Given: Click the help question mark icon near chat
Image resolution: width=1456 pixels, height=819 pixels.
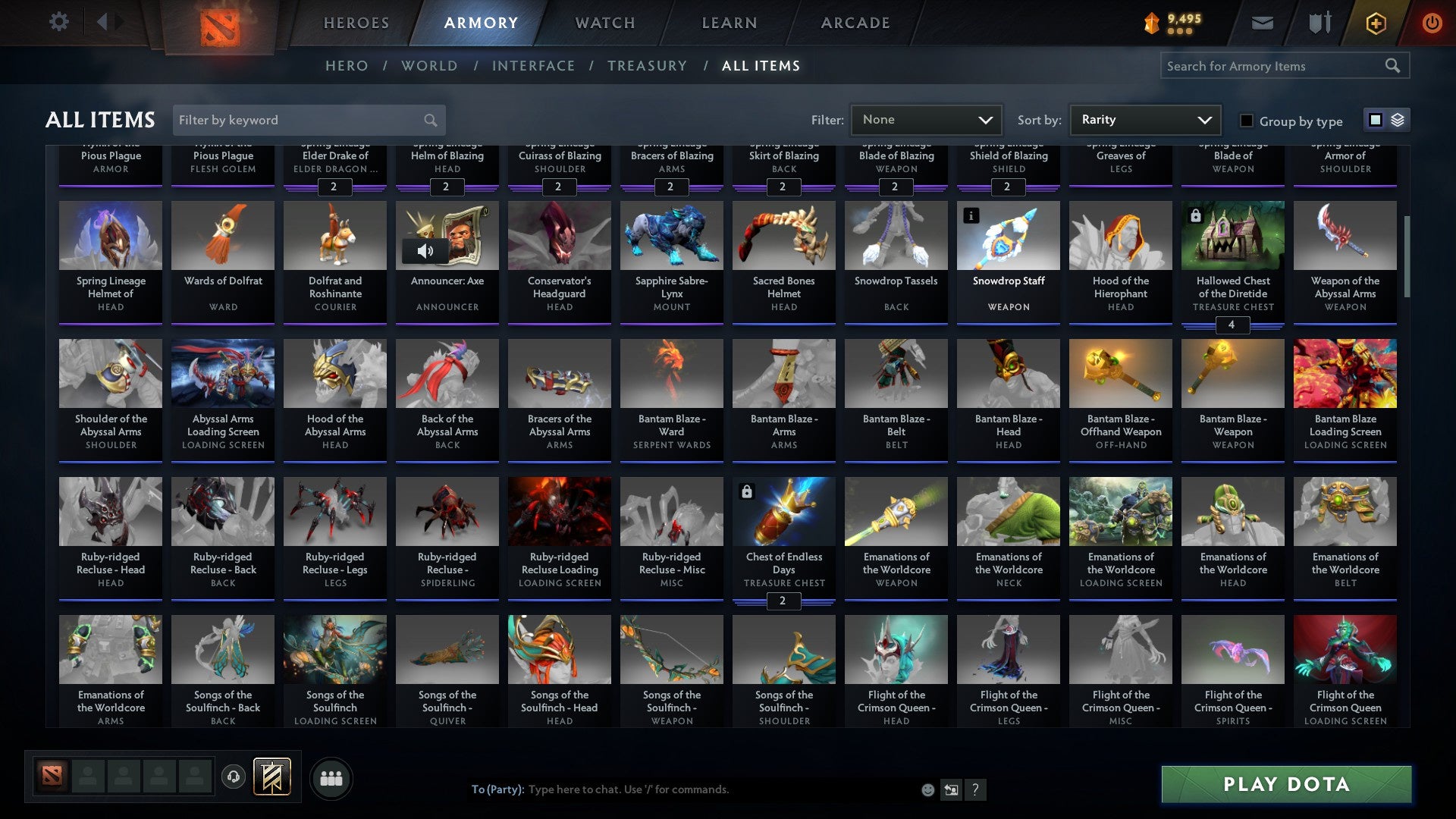Looking at the screenshot, I should point(976,789).
